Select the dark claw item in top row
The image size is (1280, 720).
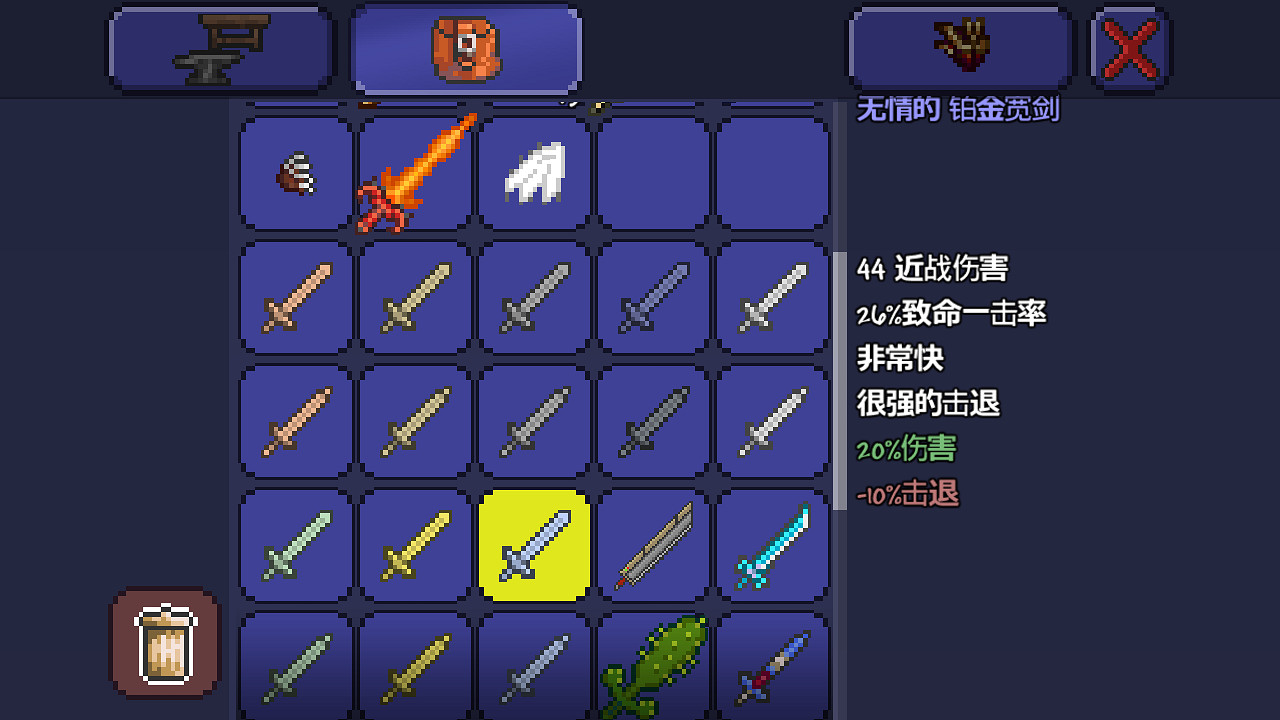point(295,172)
